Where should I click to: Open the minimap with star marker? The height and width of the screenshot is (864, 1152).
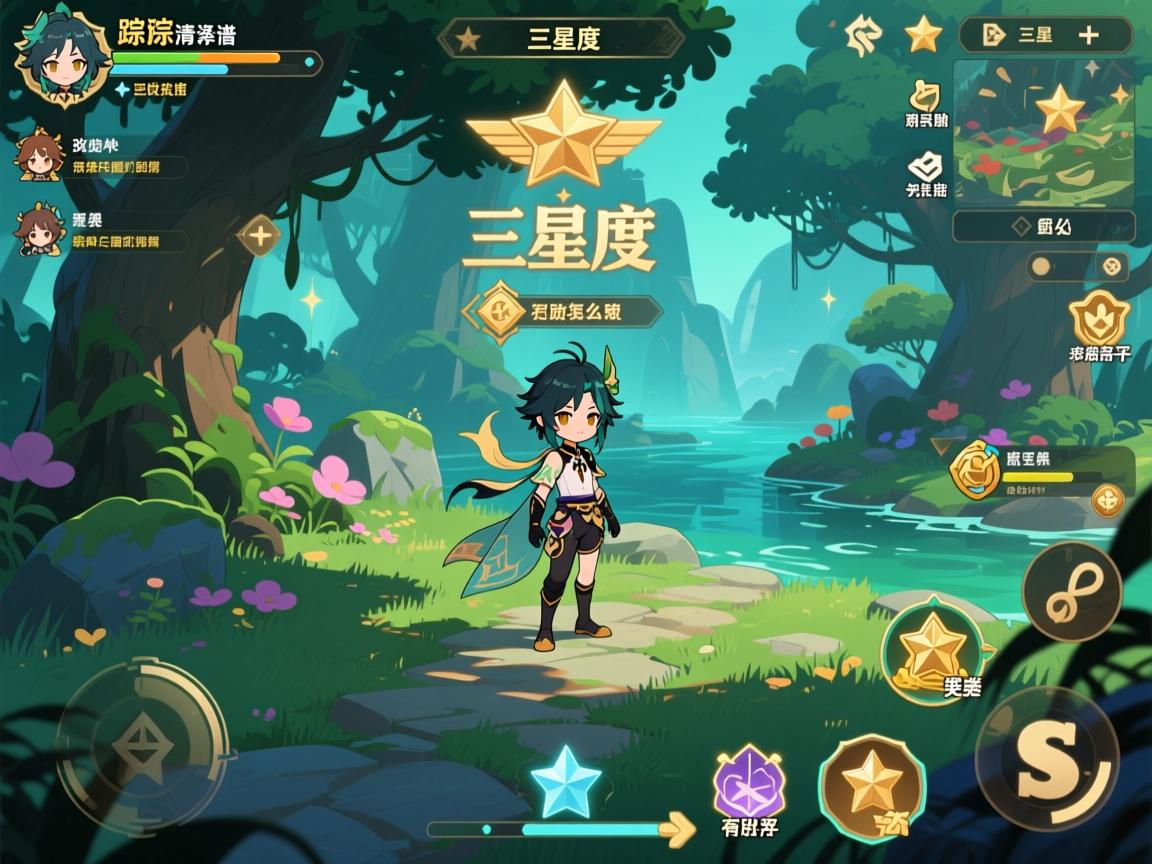click(1043, 131)
